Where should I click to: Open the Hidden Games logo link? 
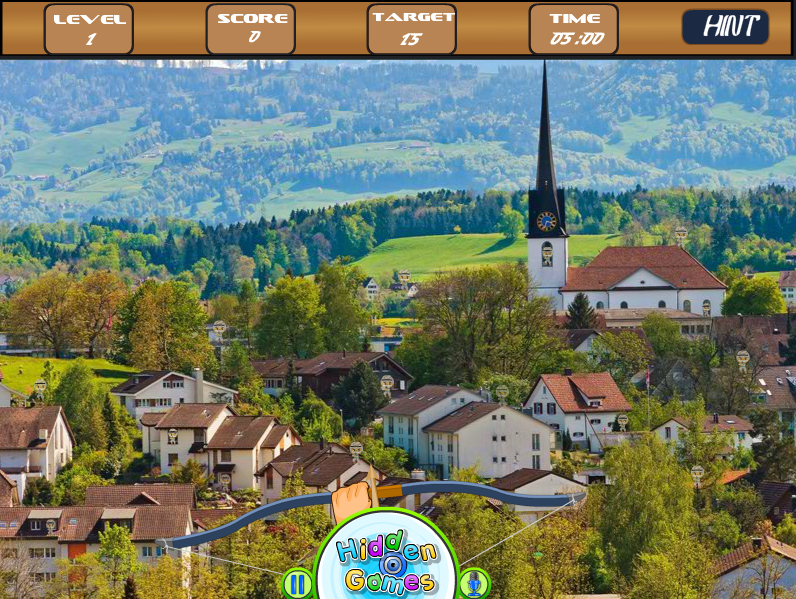386,565
